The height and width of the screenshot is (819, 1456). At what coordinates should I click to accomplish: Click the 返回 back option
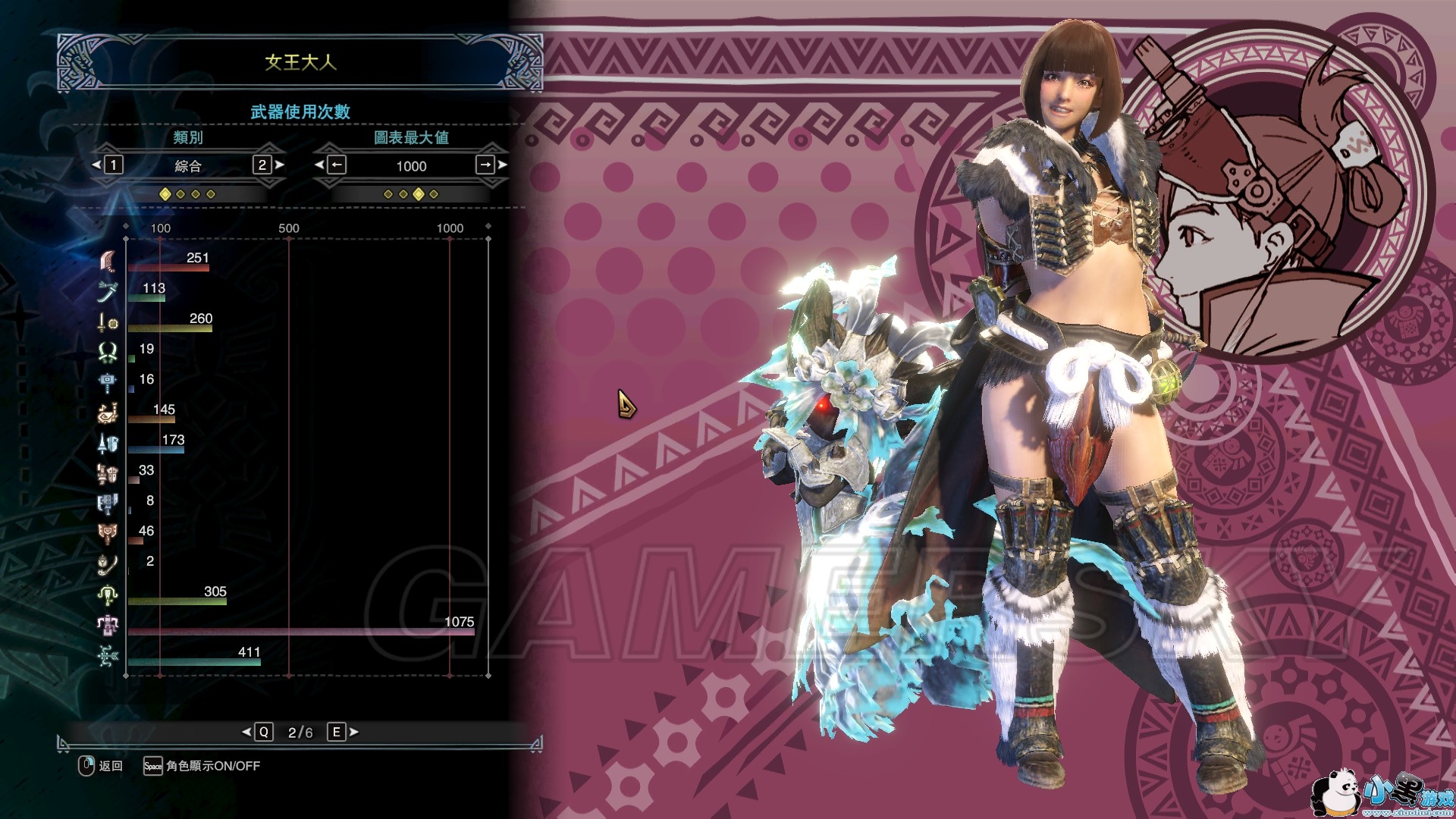pos(101,766)
